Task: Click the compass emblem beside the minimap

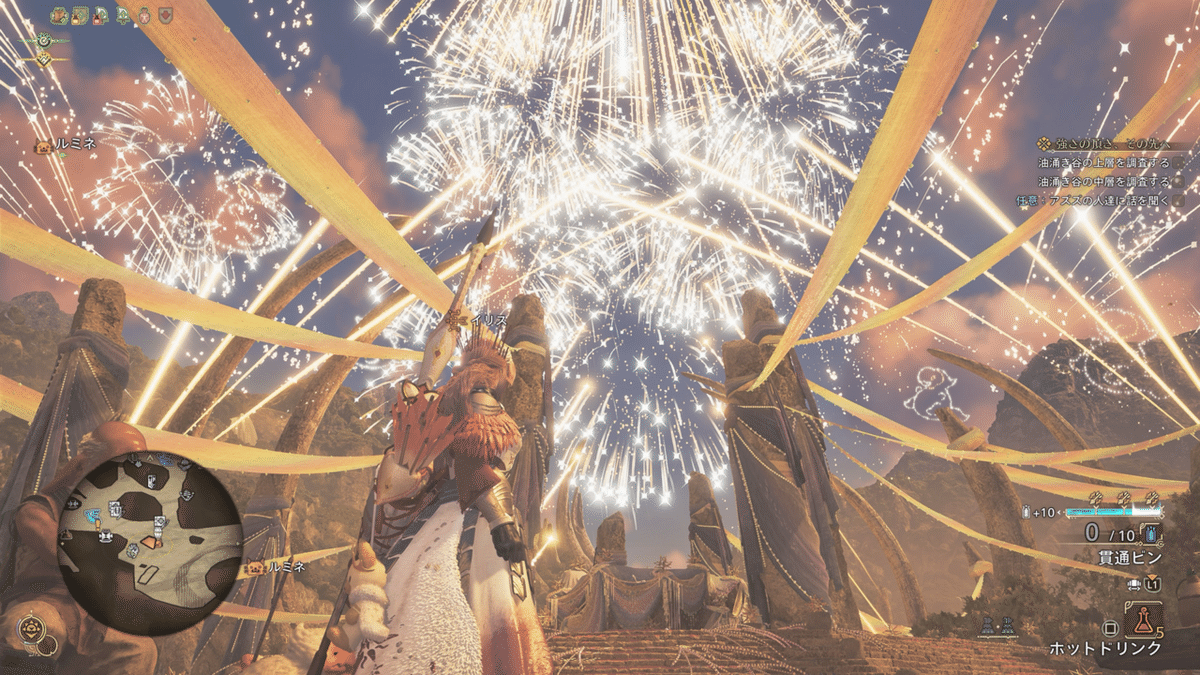Action: (31, 630)
